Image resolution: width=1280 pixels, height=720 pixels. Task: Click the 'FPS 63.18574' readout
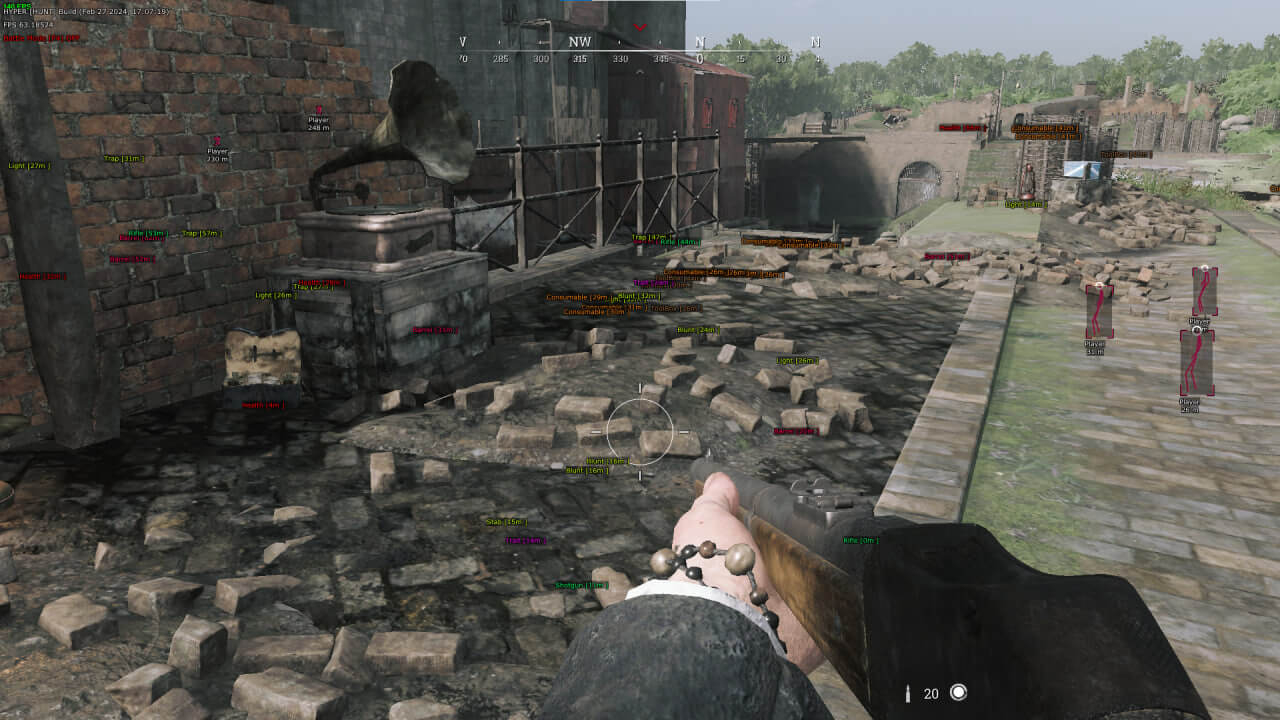(x=28, y=24)
